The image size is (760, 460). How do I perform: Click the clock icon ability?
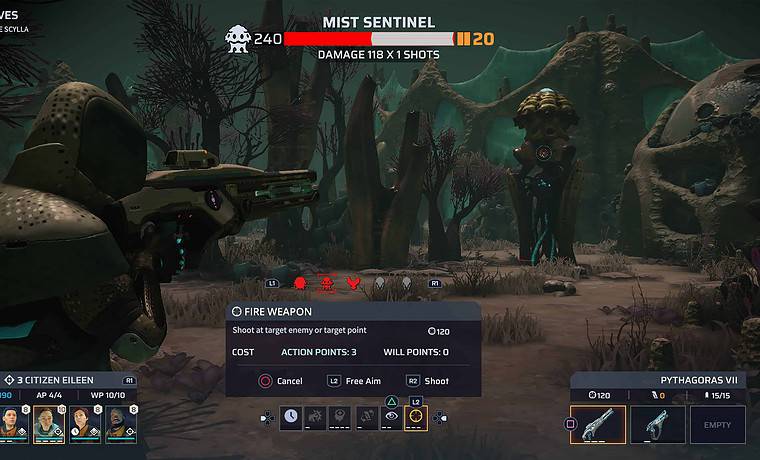(x=291, y=418)
